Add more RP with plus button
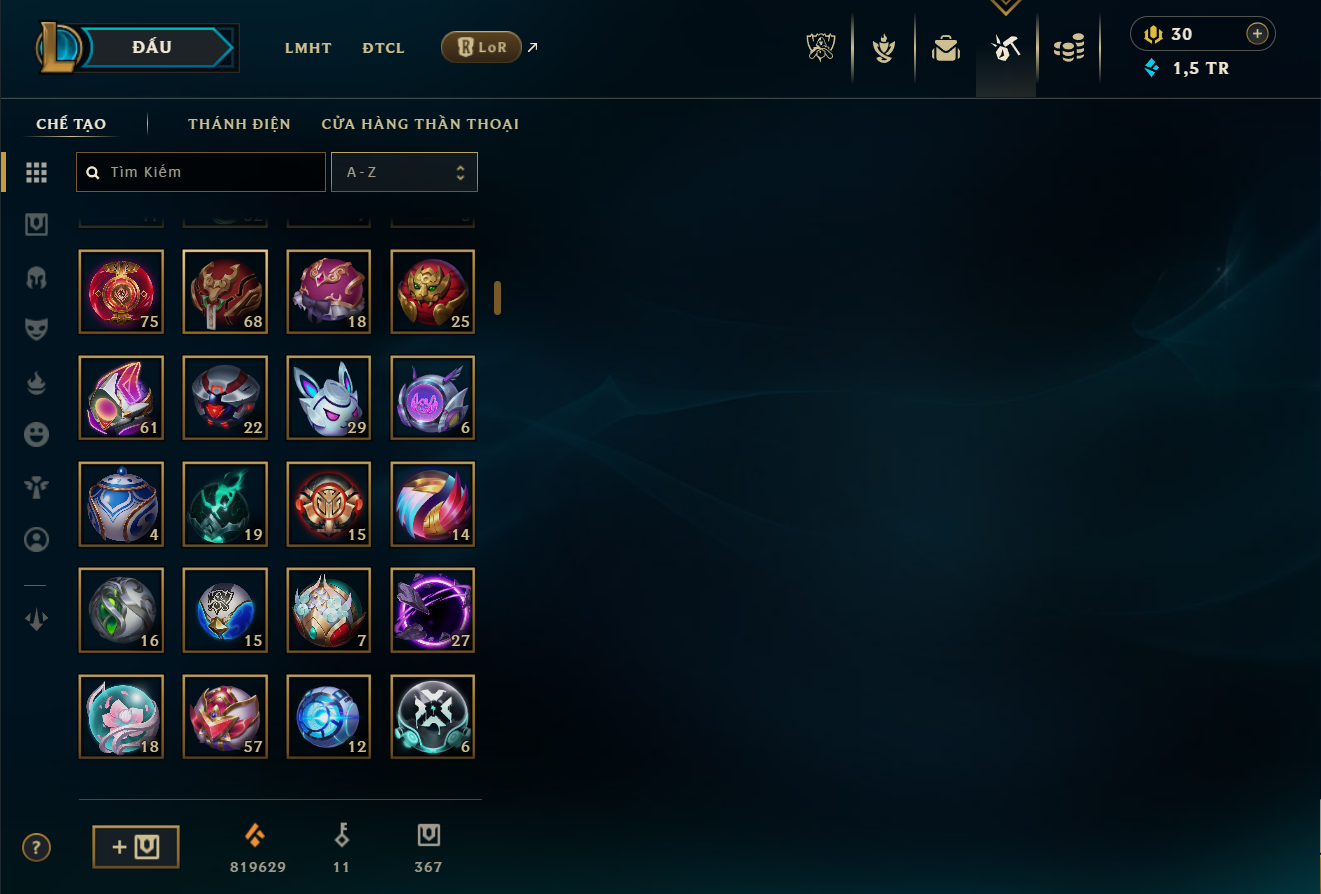 pyautogui.click(x=1257, y=34)
